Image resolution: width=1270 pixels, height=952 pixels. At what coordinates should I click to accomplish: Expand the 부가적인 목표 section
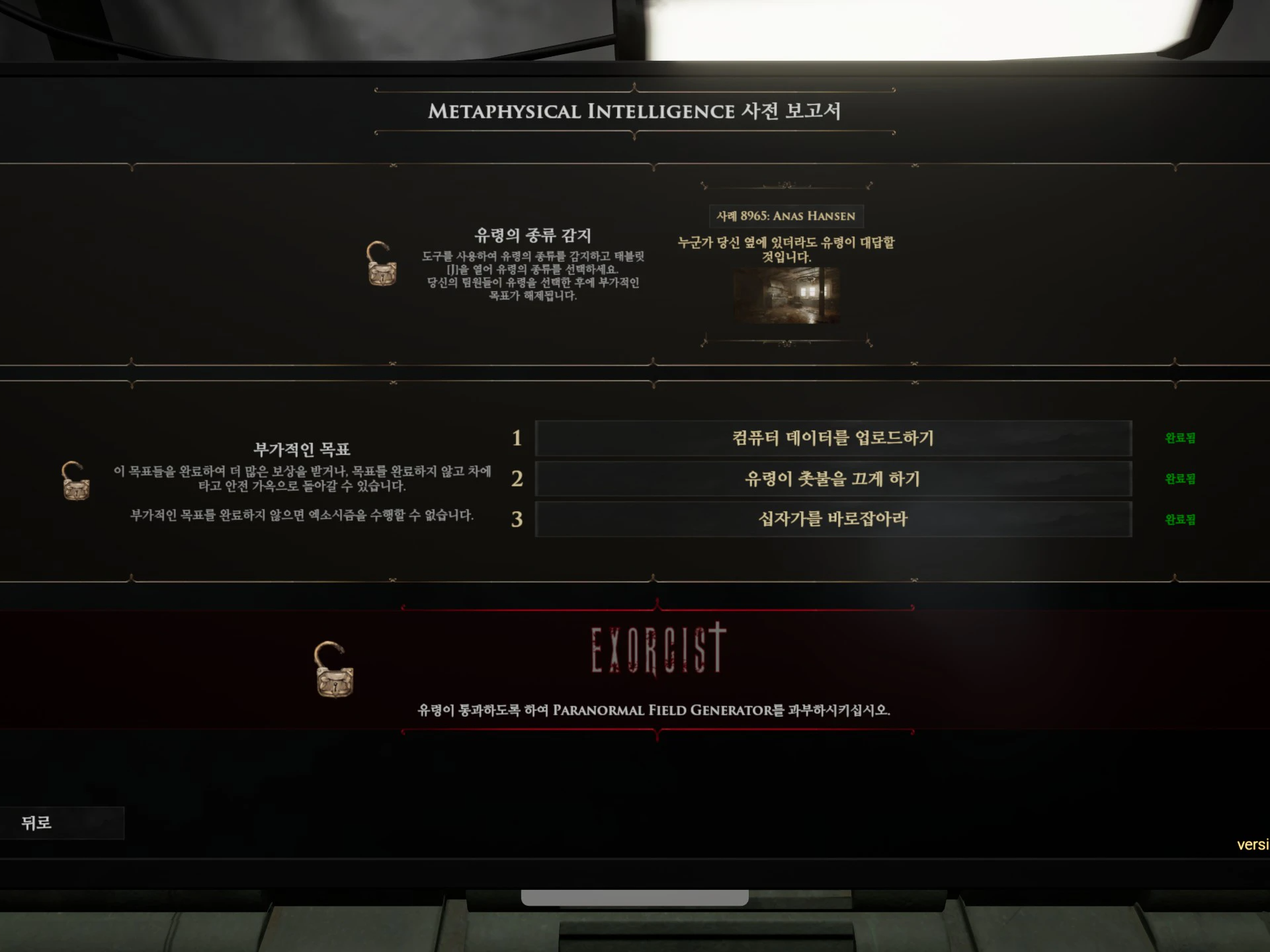[x=302, y=448]
